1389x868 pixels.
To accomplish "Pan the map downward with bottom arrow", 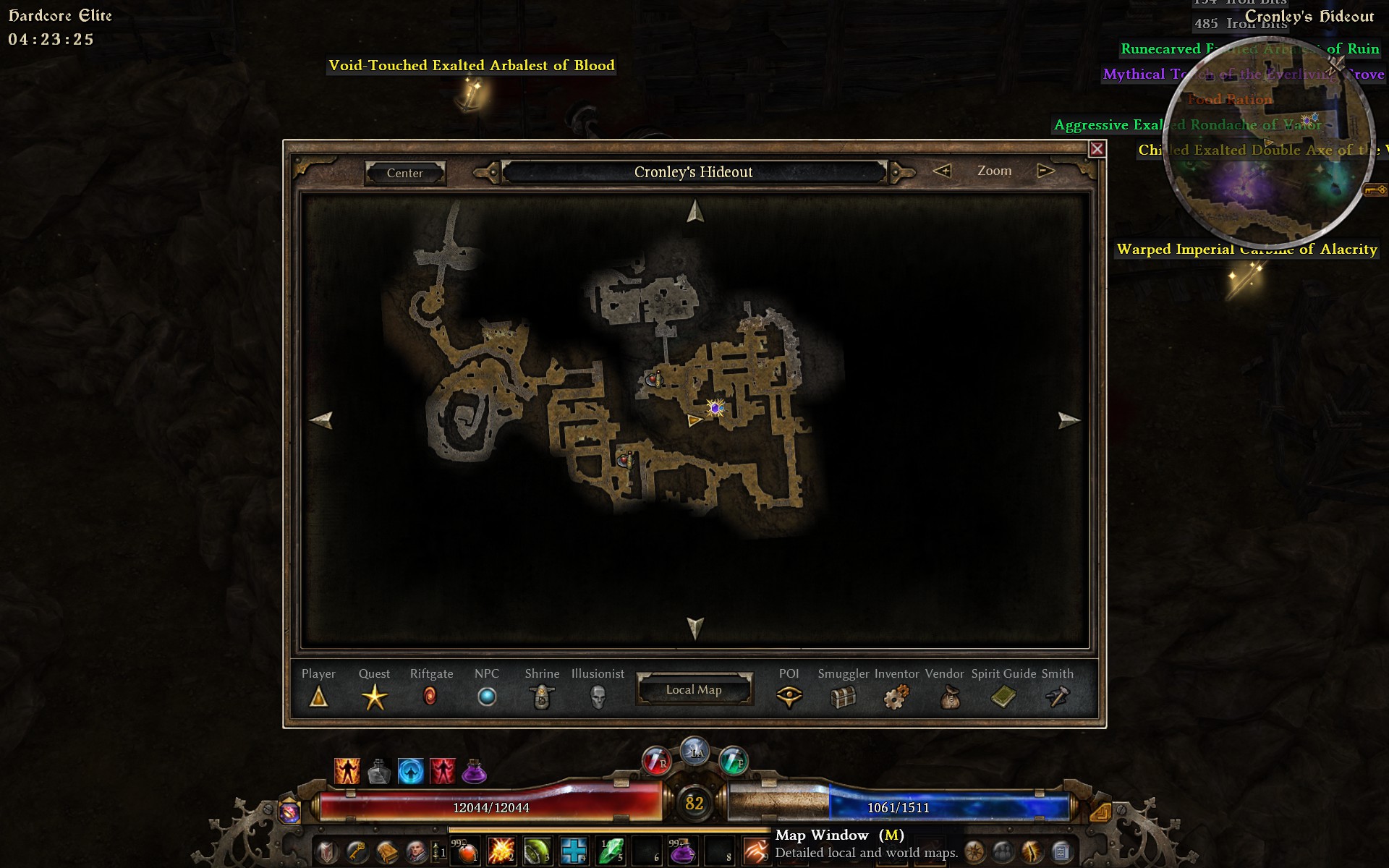I will 695,627.
